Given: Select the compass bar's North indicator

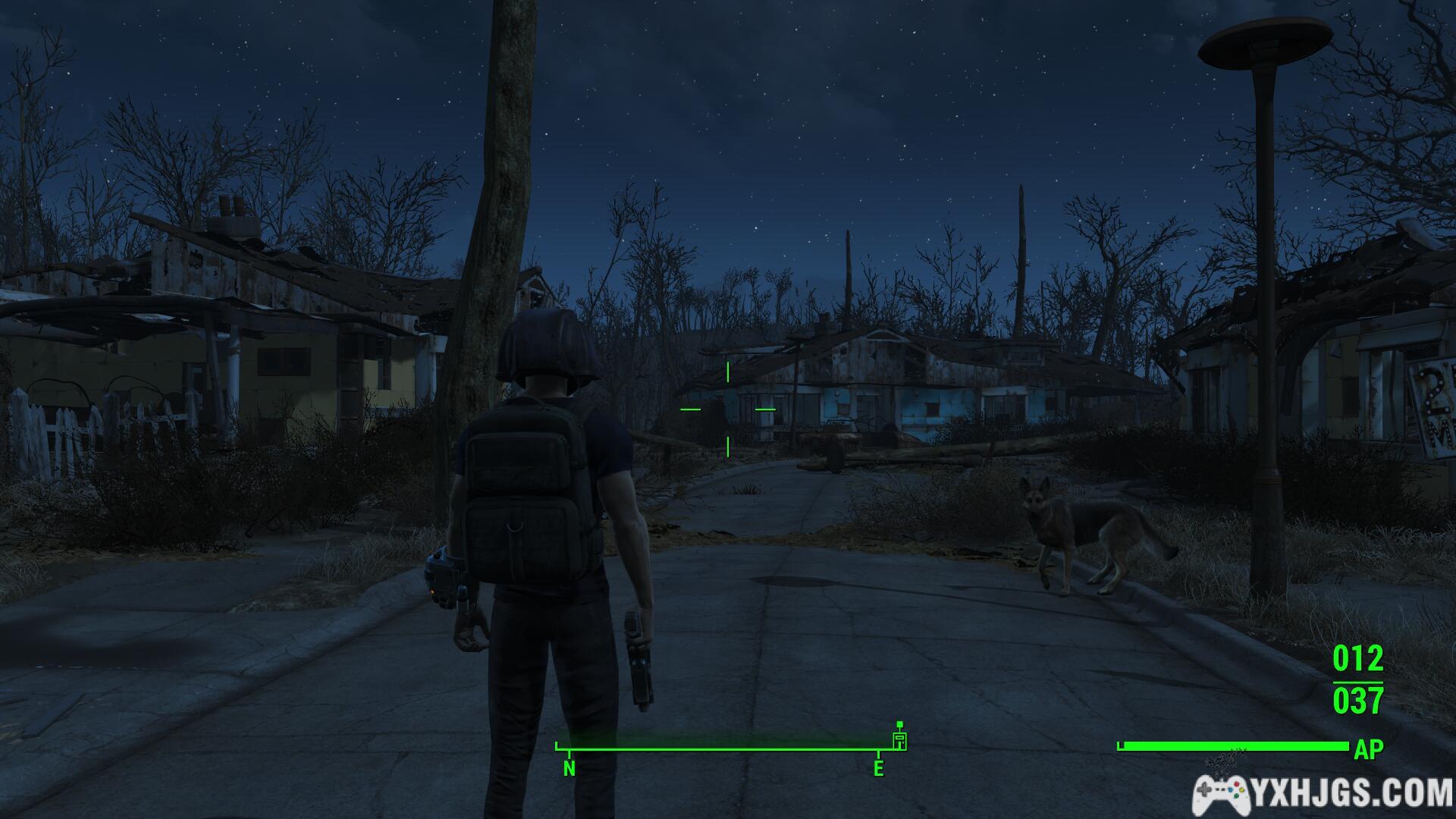Looking at the screenshot, I should pos(569,768).
